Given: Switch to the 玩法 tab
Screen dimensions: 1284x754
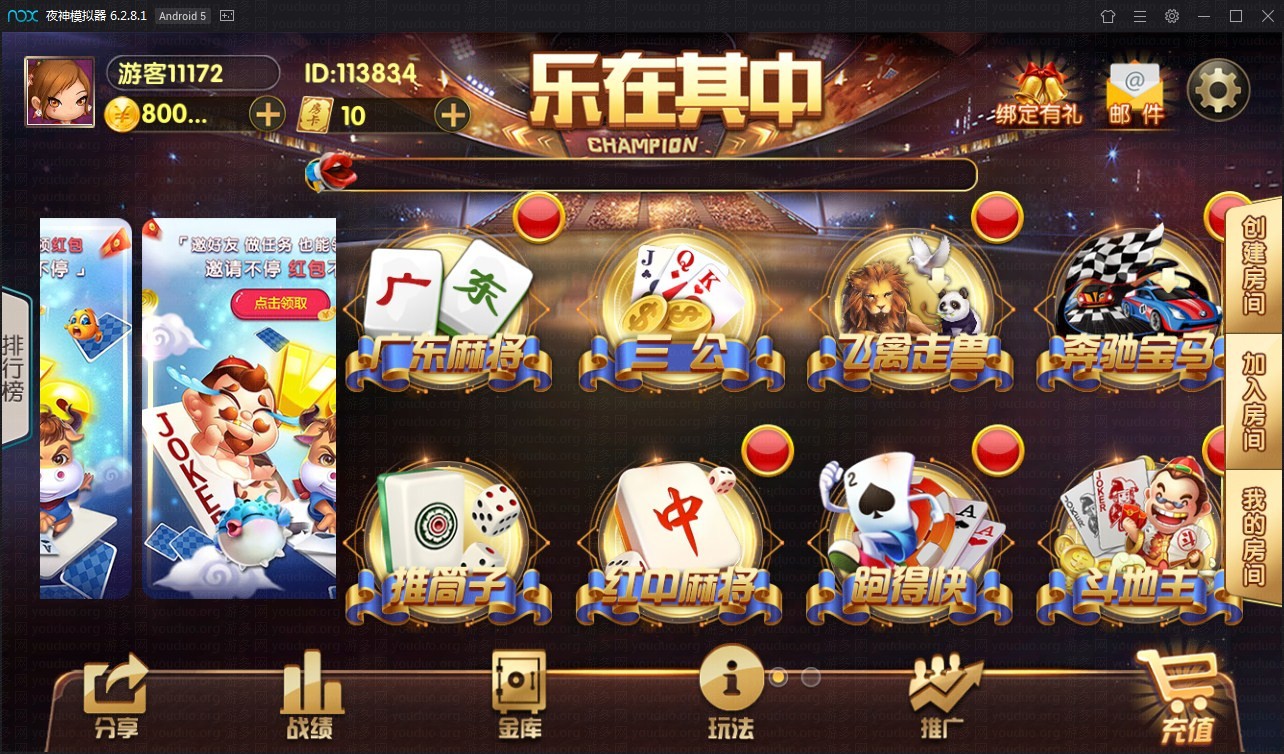Looking at the screenshot, I should click(729, 690).
